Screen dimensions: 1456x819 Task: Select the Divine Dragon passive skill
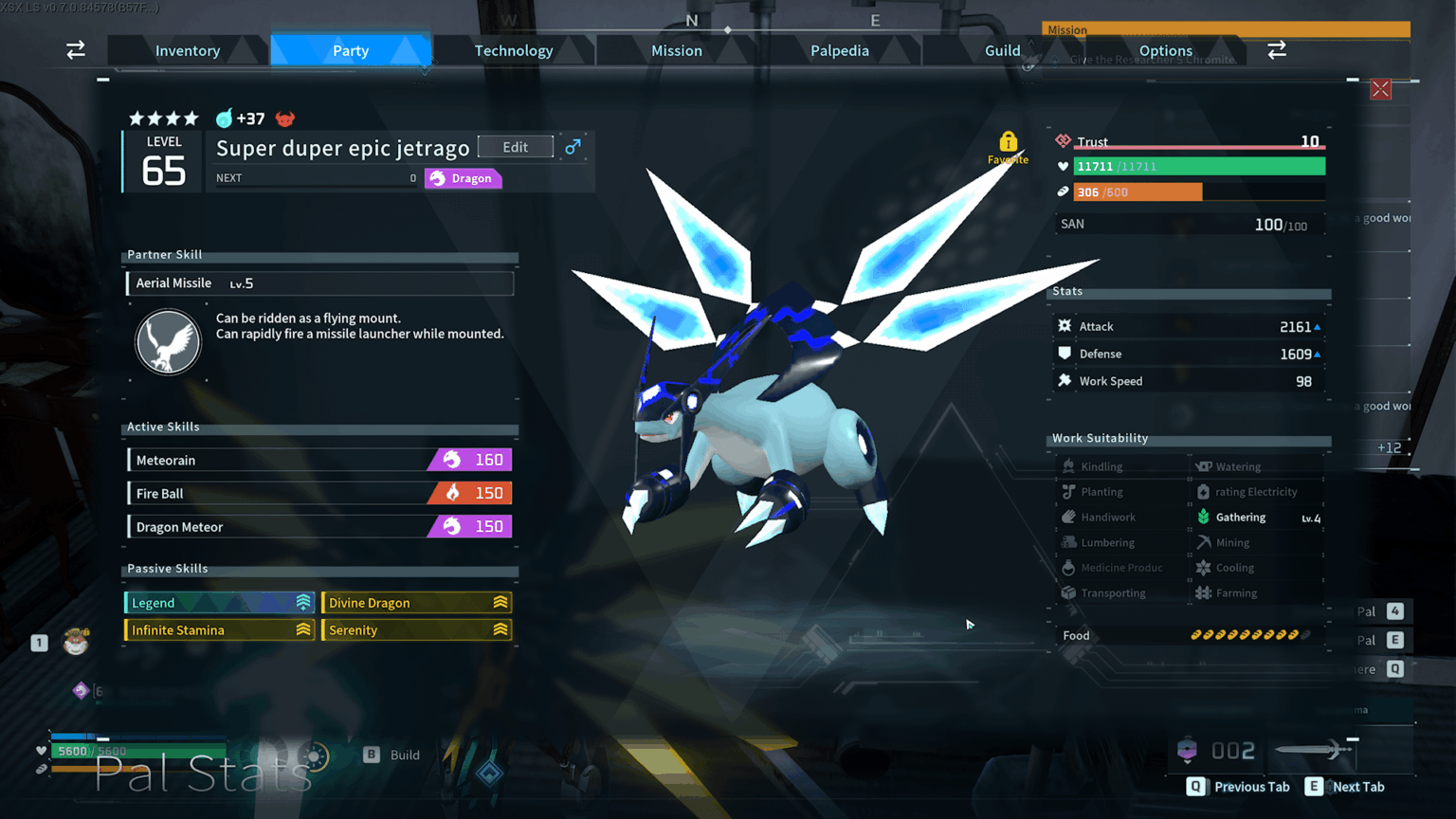[417, 603]
